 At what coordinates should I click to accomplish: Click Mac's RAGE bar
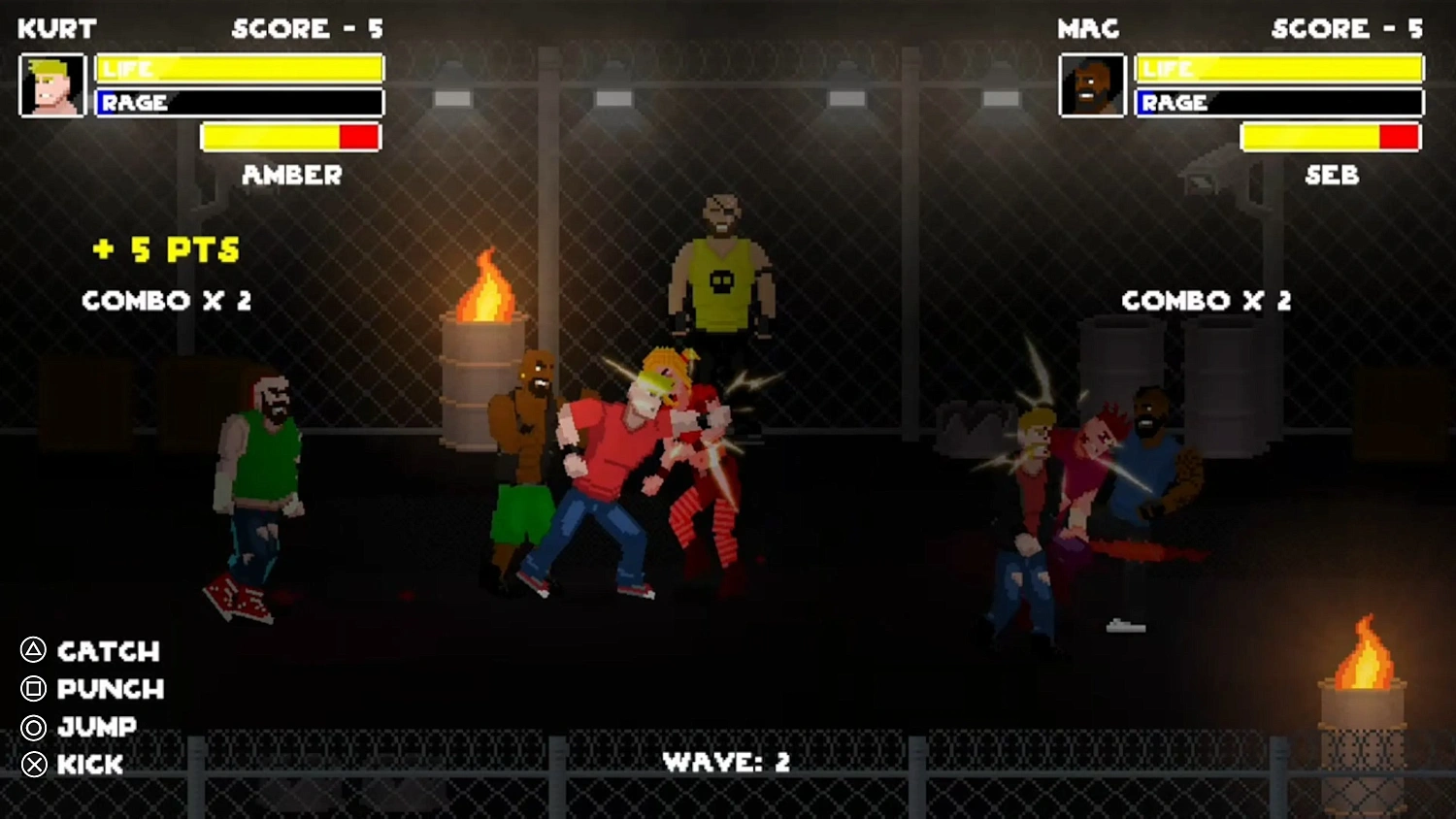pos(1279,102)
